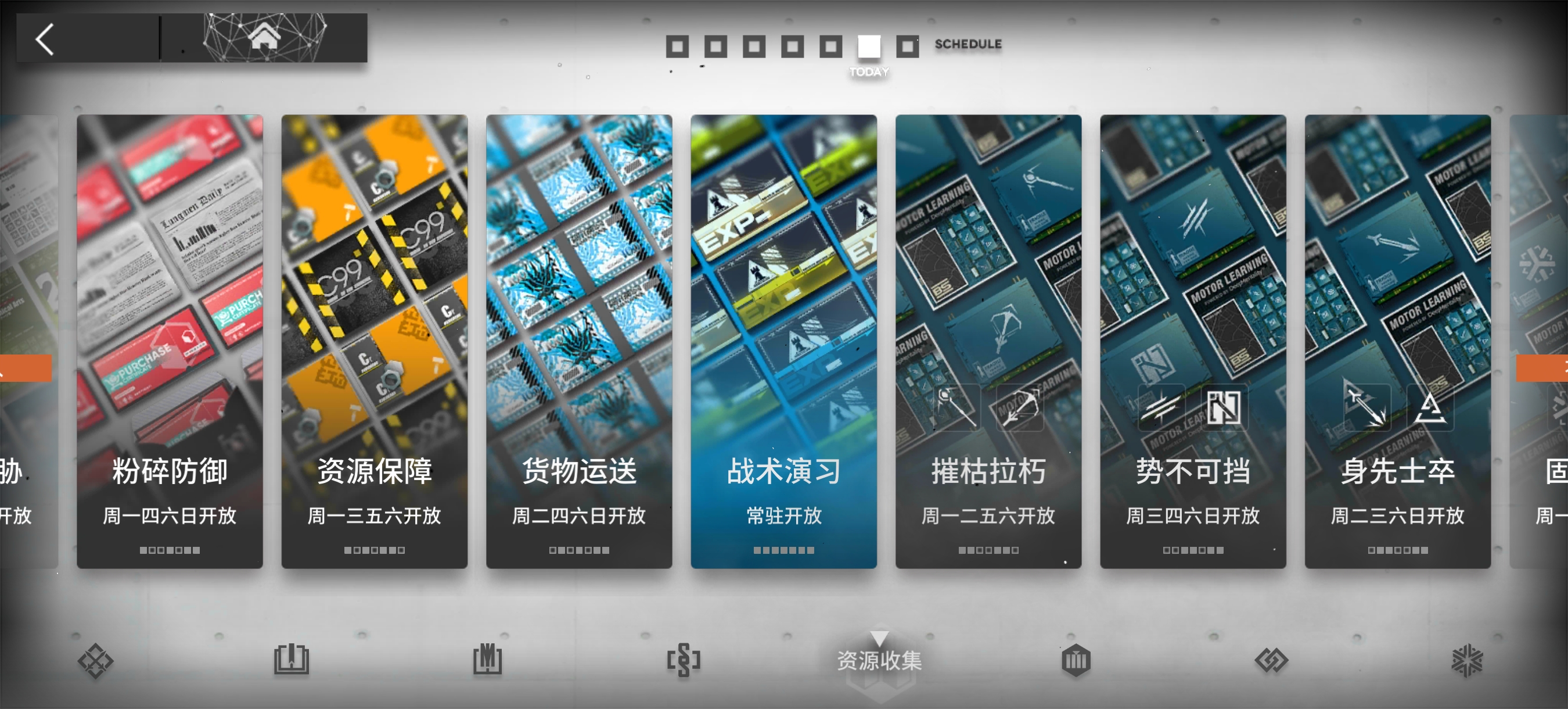This screenshot has width=1568, height=709.
Task: Click the progress dots under 粉碎防御
Action: 170,549
